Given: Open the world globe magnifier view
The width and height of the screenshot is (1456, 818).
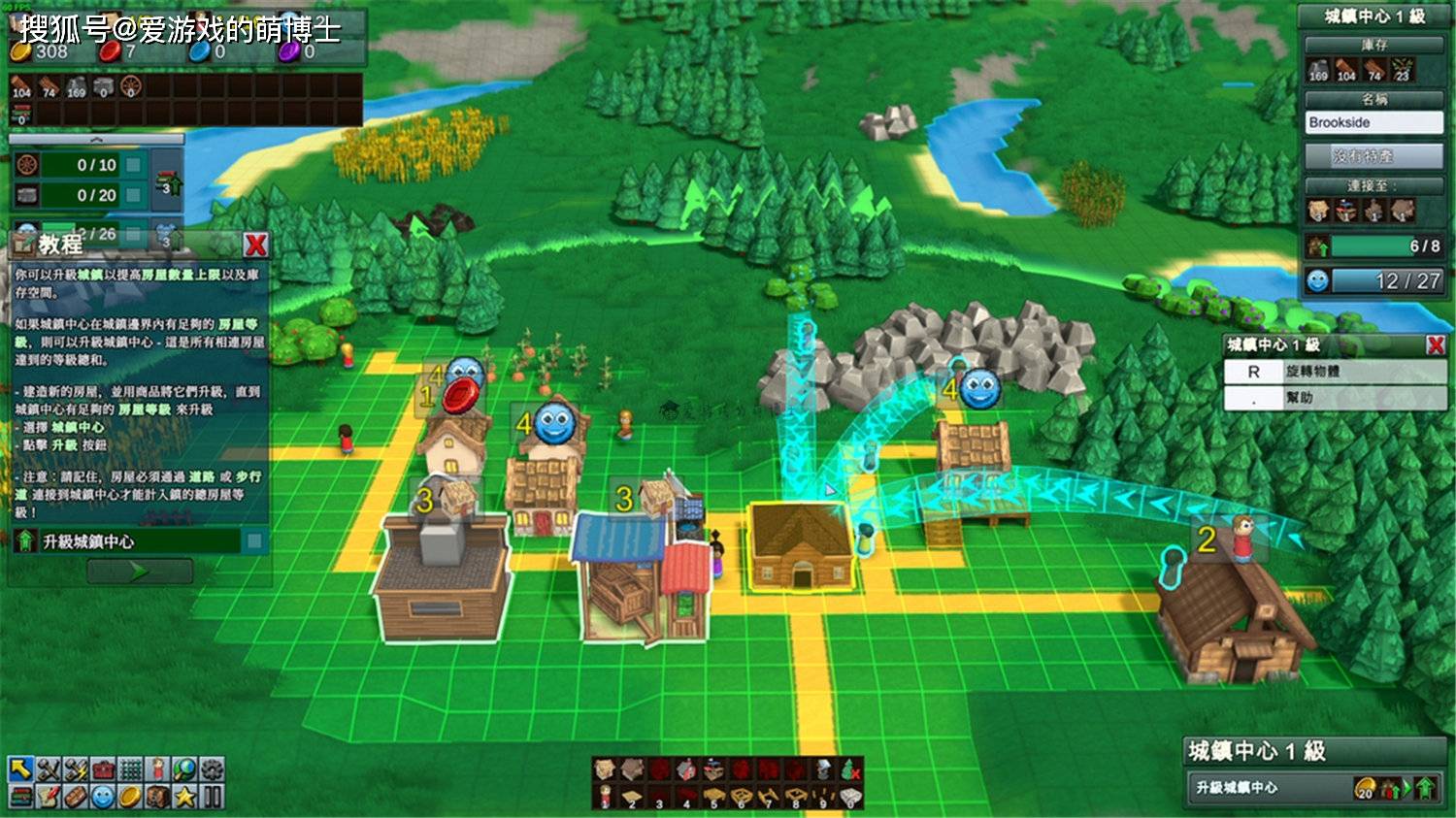Looking at the screenshot, I should tap(184, 769).
